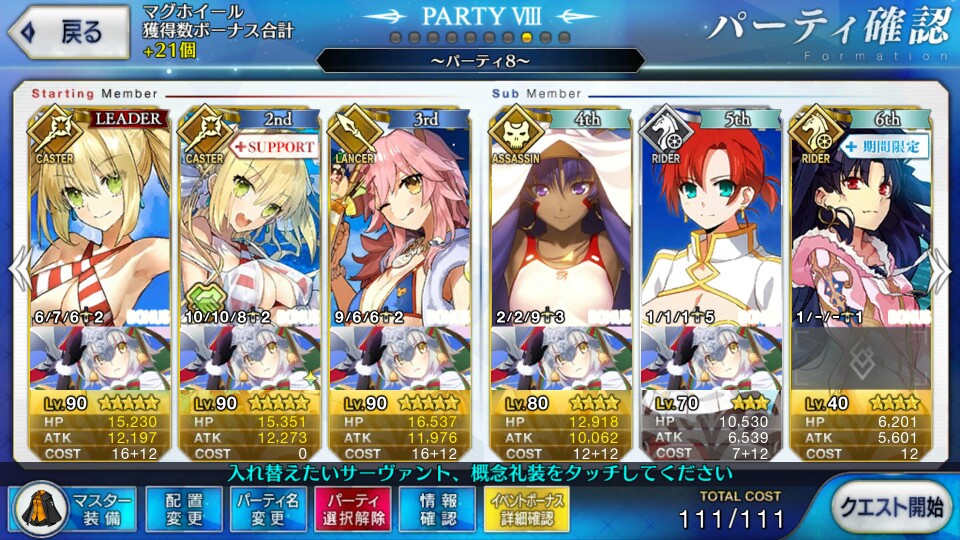Open the マスター装備 master equipment menu
This screenshot has height=540, width=960.
(69, 509)
